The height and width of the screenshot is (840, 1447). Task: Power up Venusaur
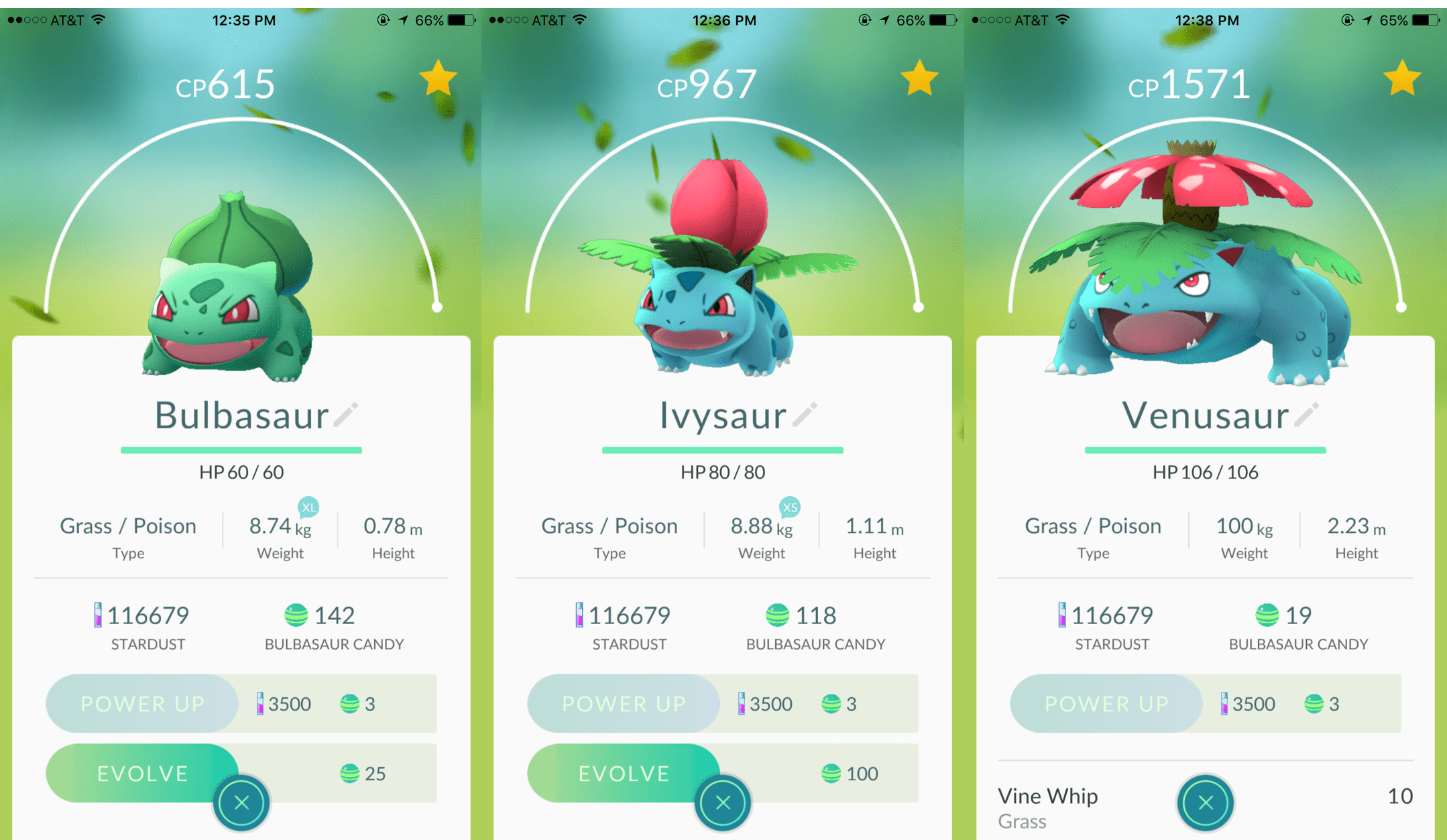click(1105, 704)
